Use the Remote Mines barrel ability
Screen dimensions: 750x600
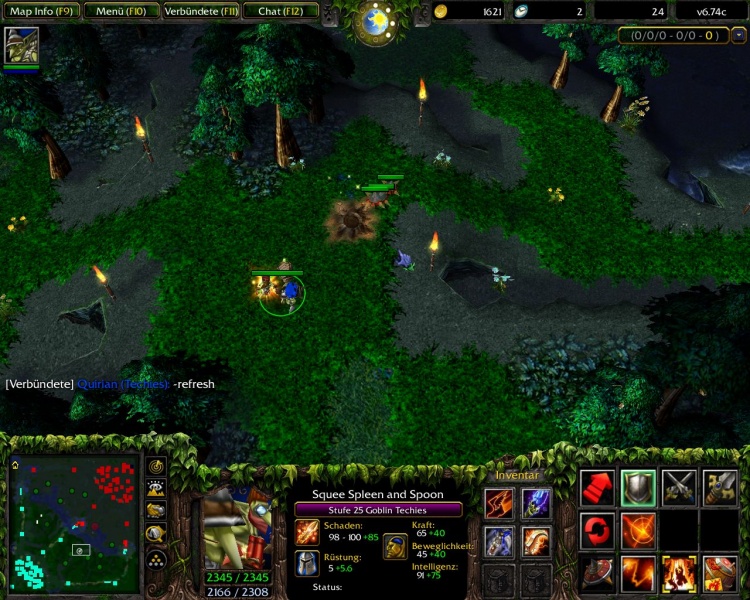(720, 573)
